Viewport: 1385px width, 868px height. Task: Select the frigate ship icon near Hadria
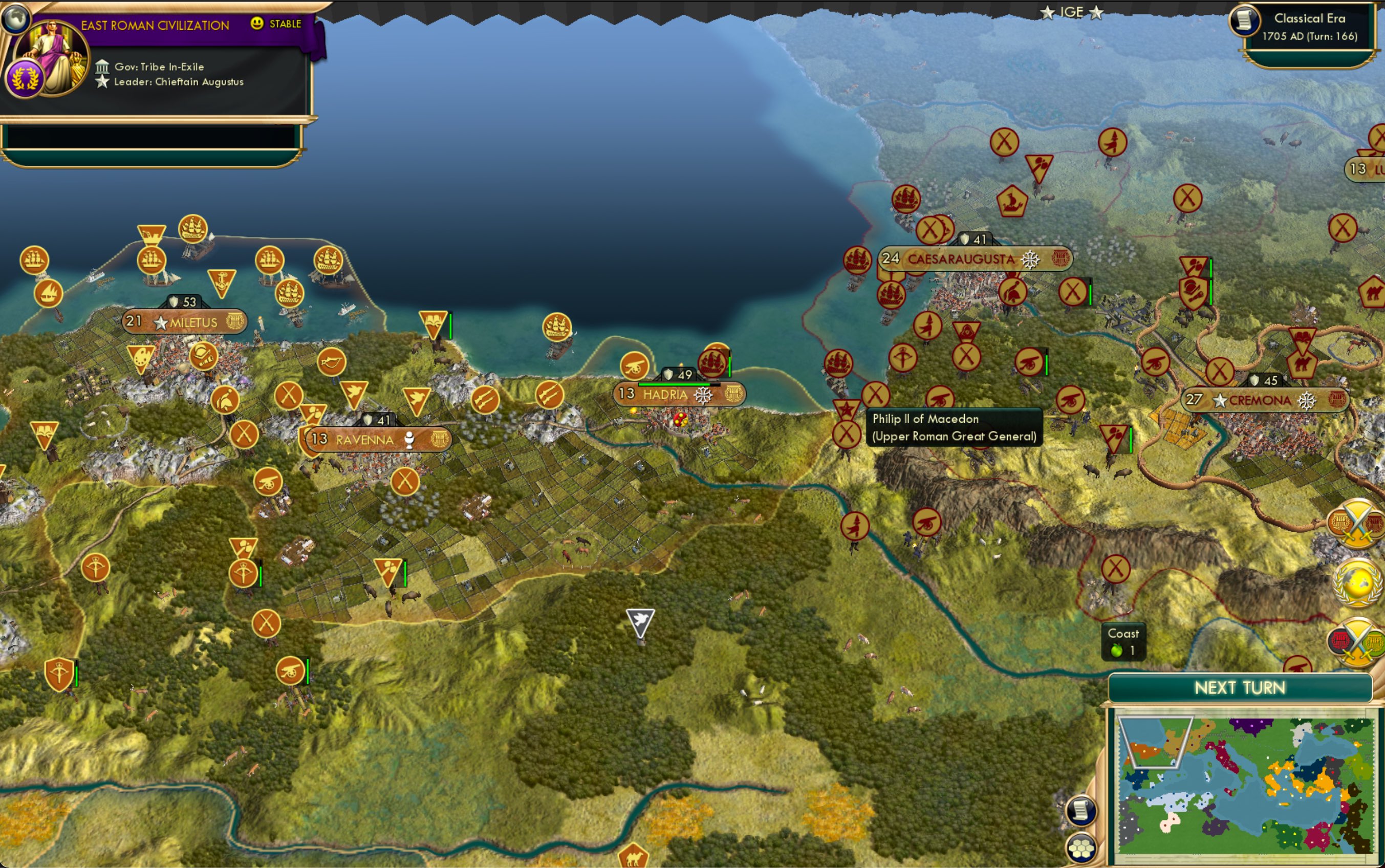click(712, 362)
